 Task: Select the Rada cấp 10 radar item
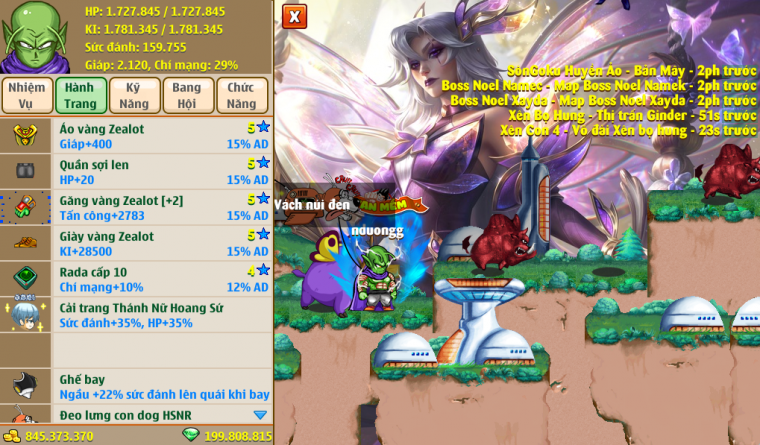pos(160,279)
